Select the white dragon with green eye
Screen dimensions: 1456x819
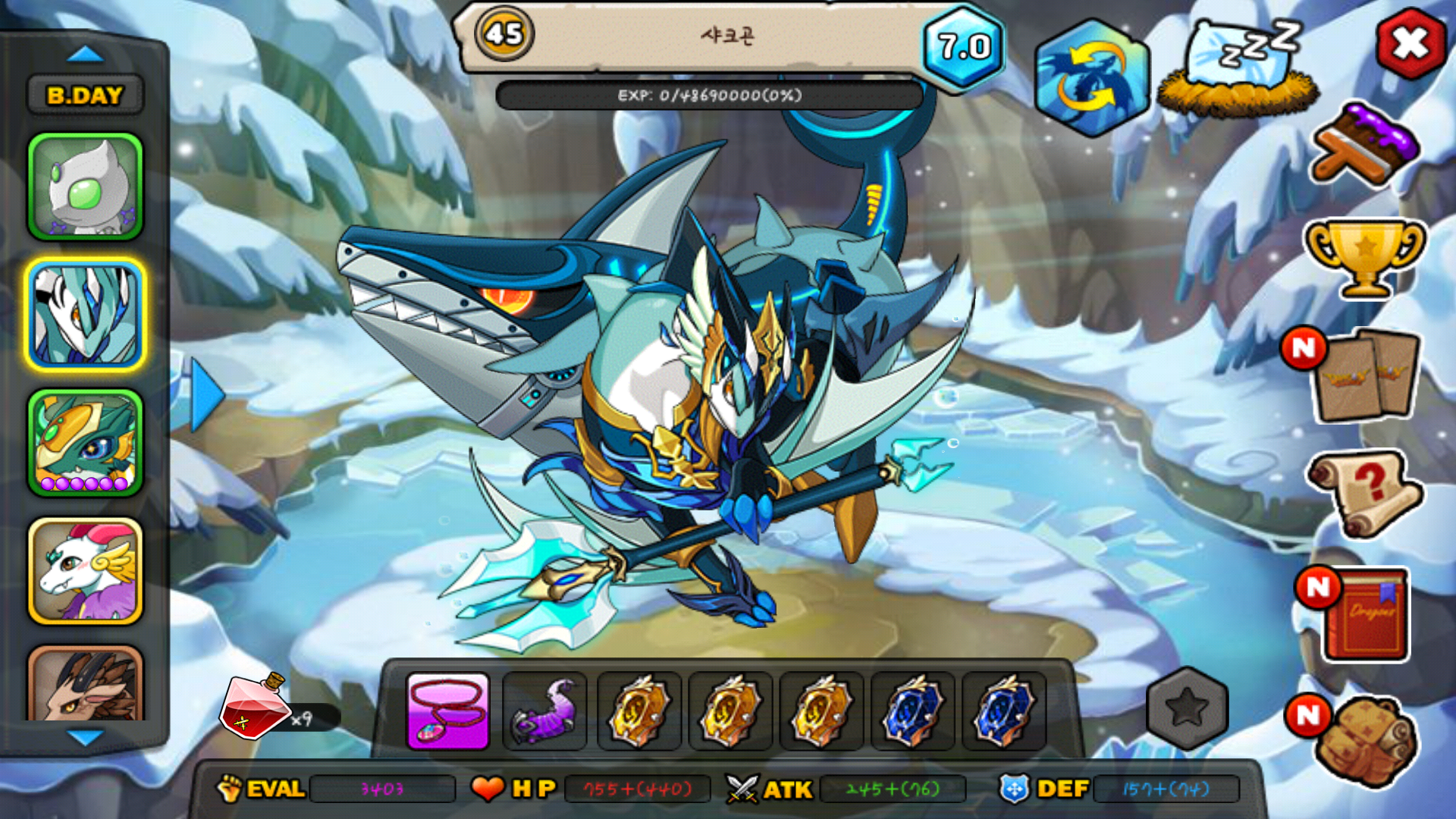click(86, 187)
